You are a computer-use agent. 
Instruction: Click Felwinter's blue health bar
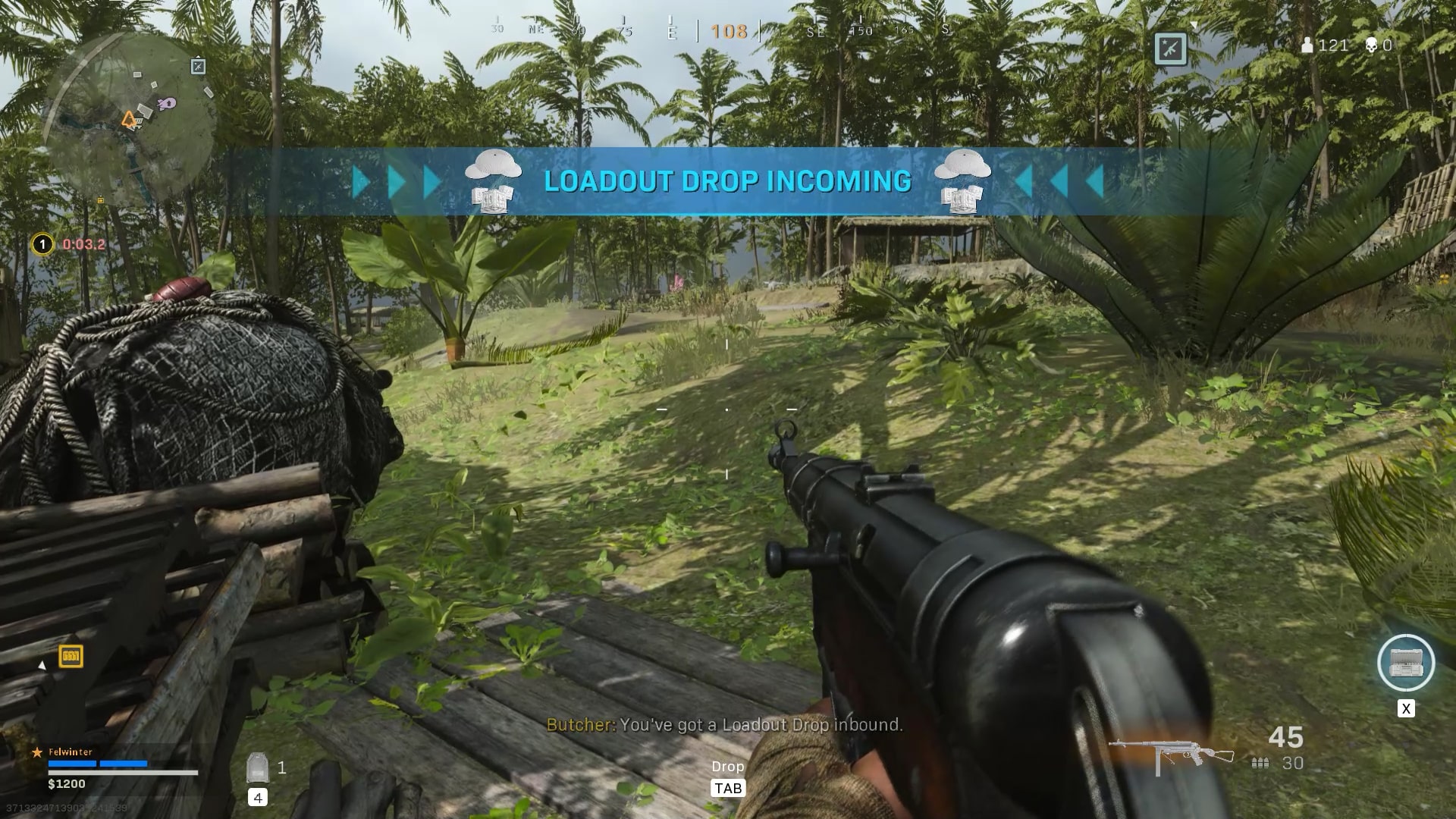point(99,764)
